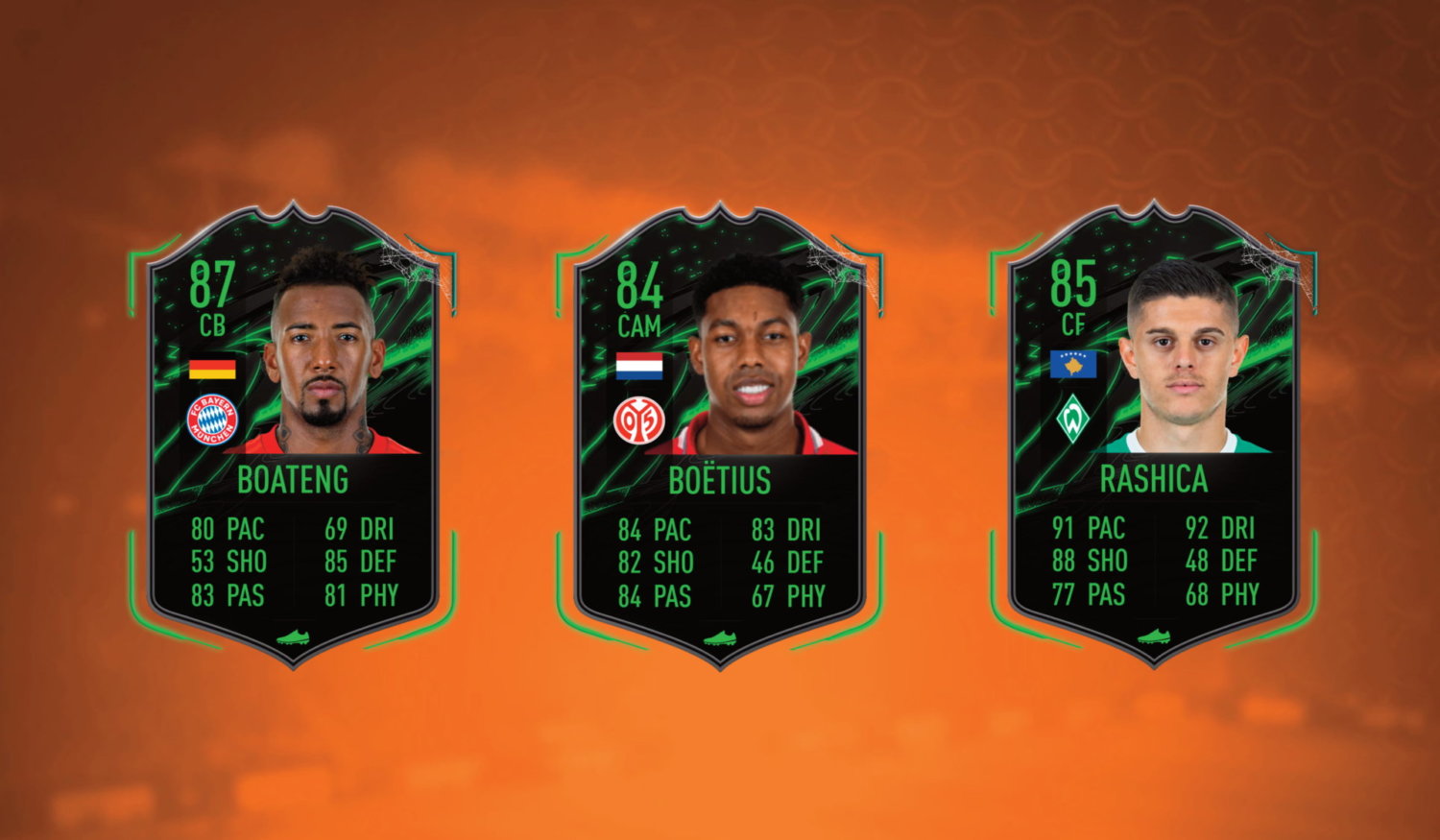Open the BOATENG name banner
Viewport: 1440px width, 840px height.
coord(294,481)
